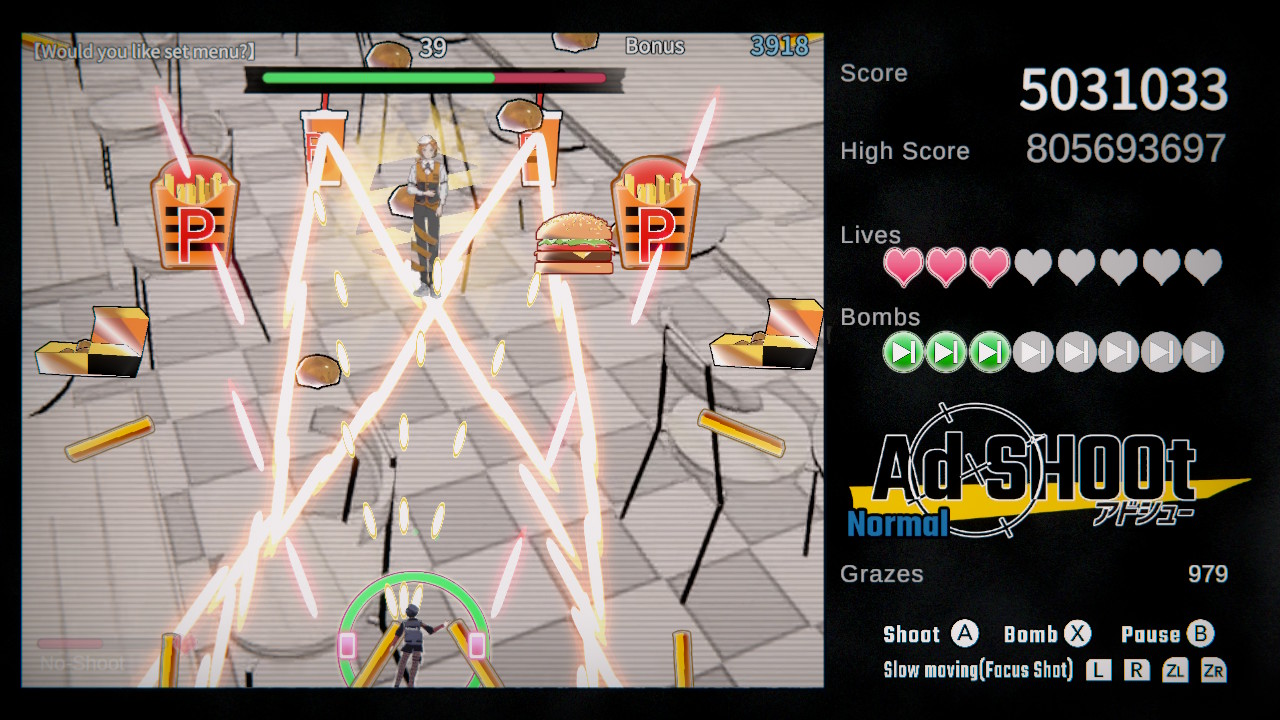Click the third pink heart in Lives
Image resolution: width=1280 pixels, height=720 pixels.
[988, 268]
